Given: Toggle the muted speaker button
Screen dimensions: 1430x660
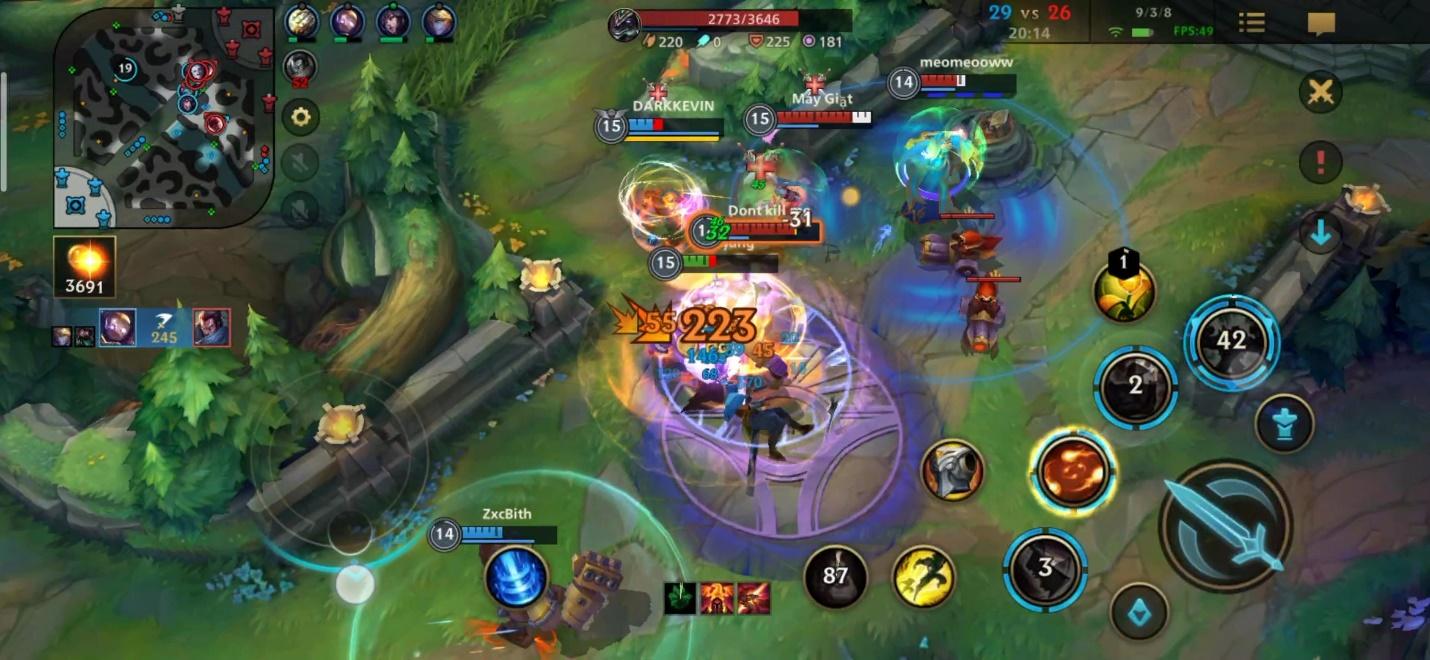Looking at the screenshot, I should tap(300, 162).
